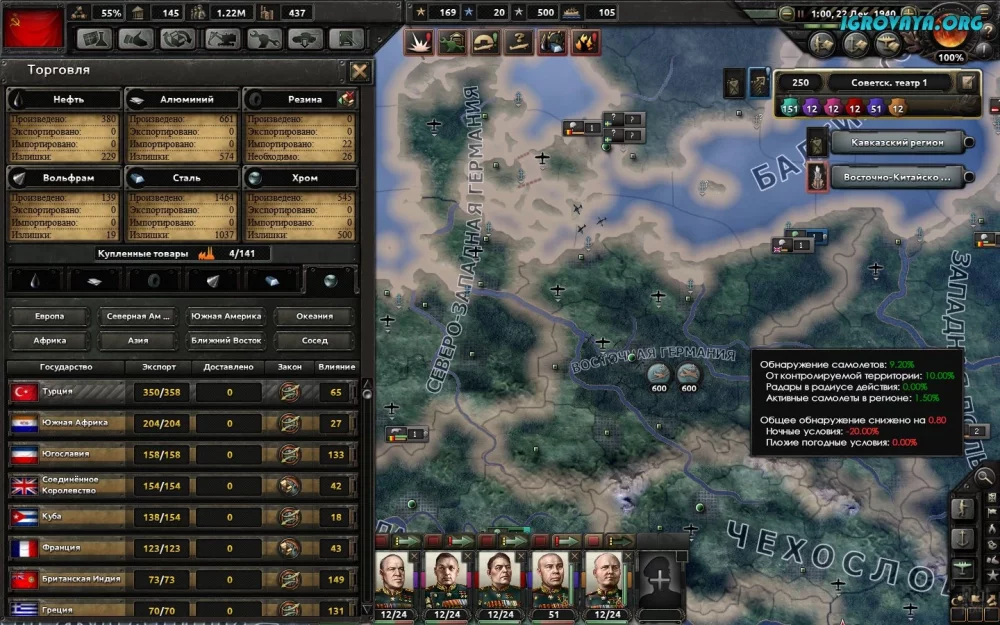Viewport: 1000px width, 625px height.
Task: Switch to the oil droplet resource tab
Action: (35, 281)
